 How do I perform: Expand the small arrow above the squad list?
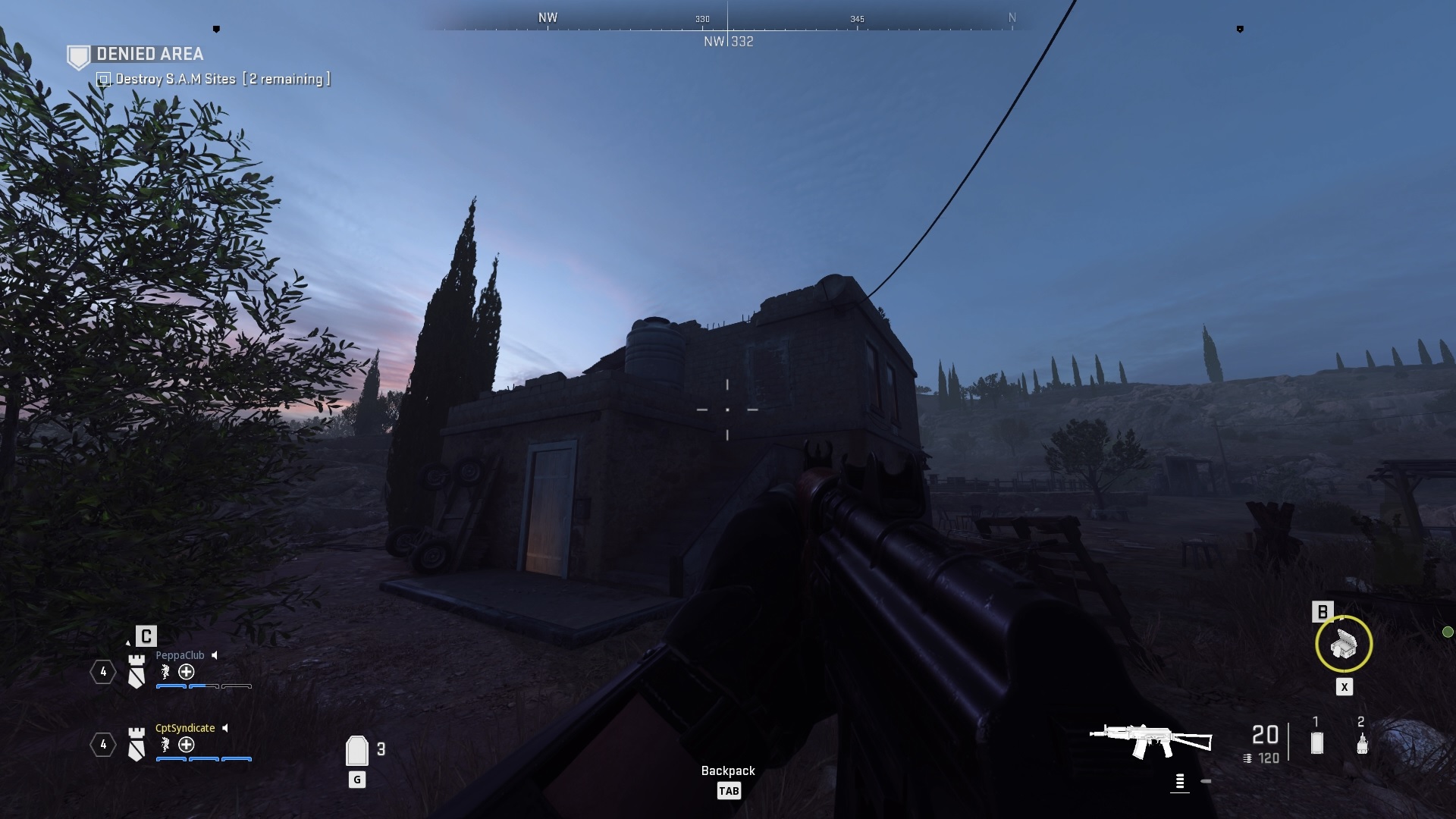(x=128, y=644)
